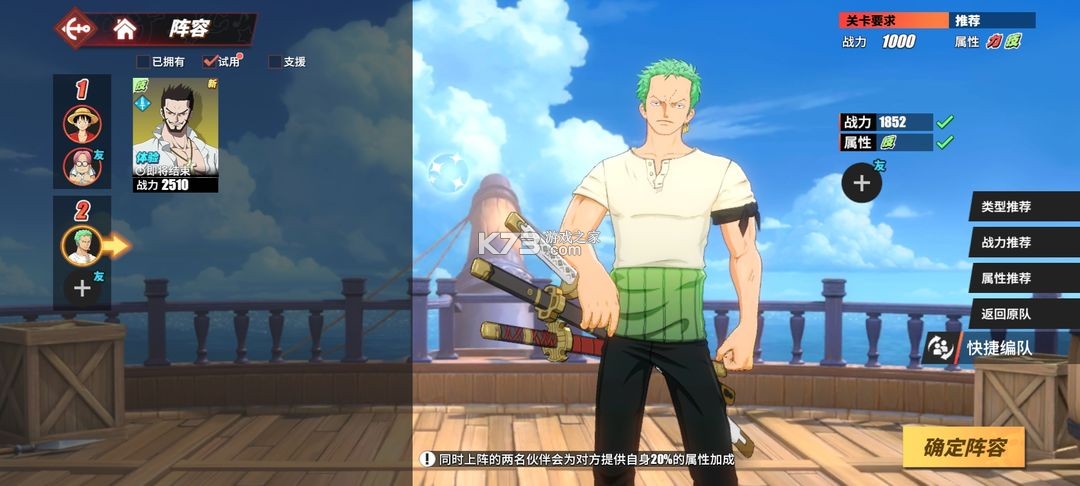Go back with the arrow button
This screenshot has width=1080, height=486.
tap(77, 29)
